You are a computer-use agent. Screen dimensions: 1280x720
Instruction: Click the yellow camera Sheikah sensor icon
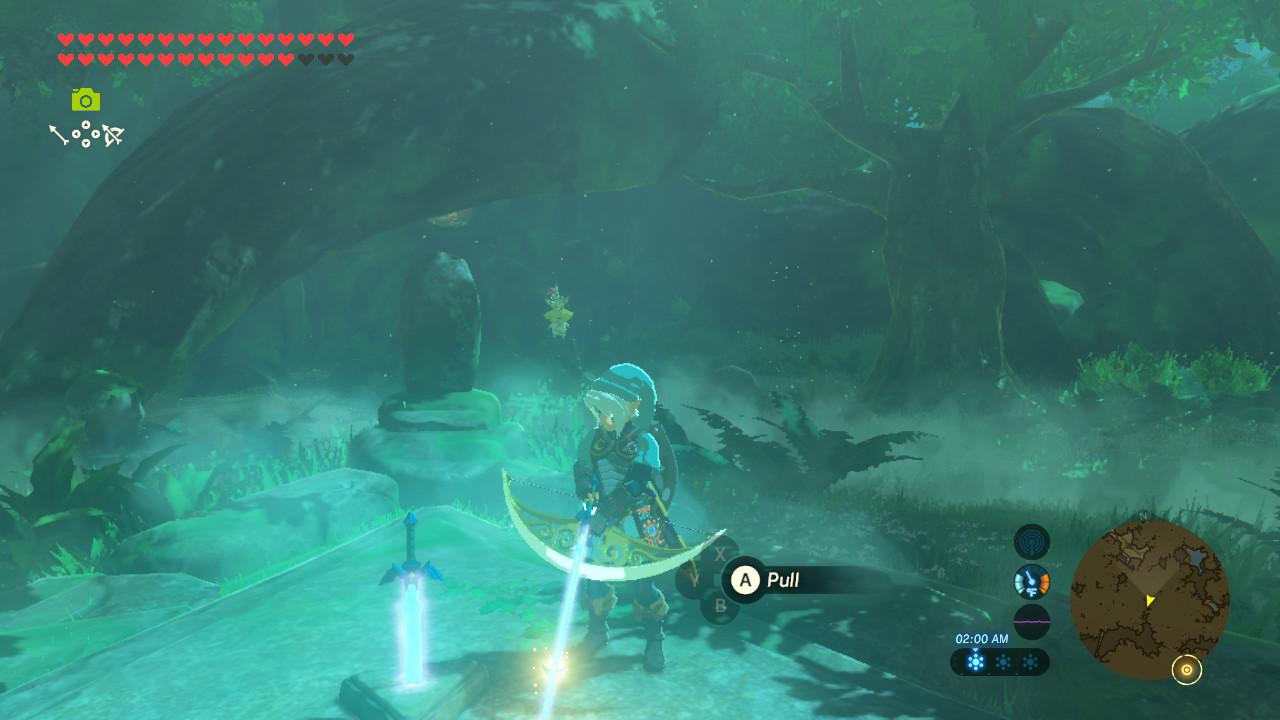pyautogui.click(x=86, y=100)
